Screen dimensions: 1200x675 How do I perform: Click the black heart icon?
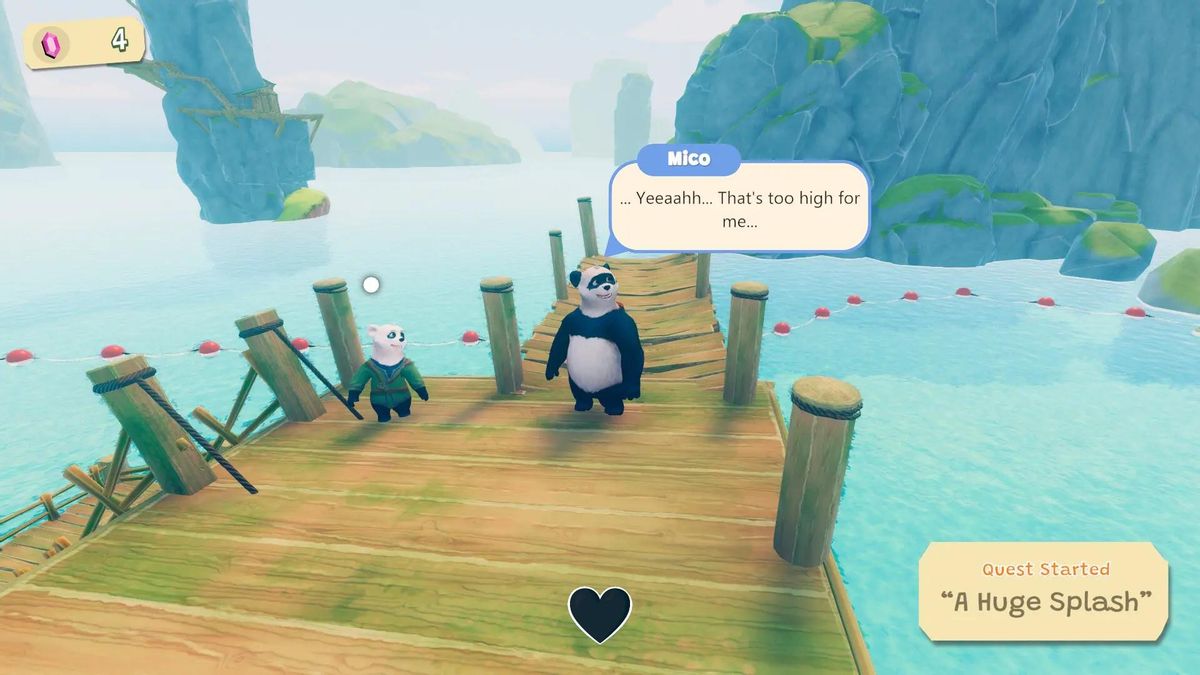[x=600, y=613]
